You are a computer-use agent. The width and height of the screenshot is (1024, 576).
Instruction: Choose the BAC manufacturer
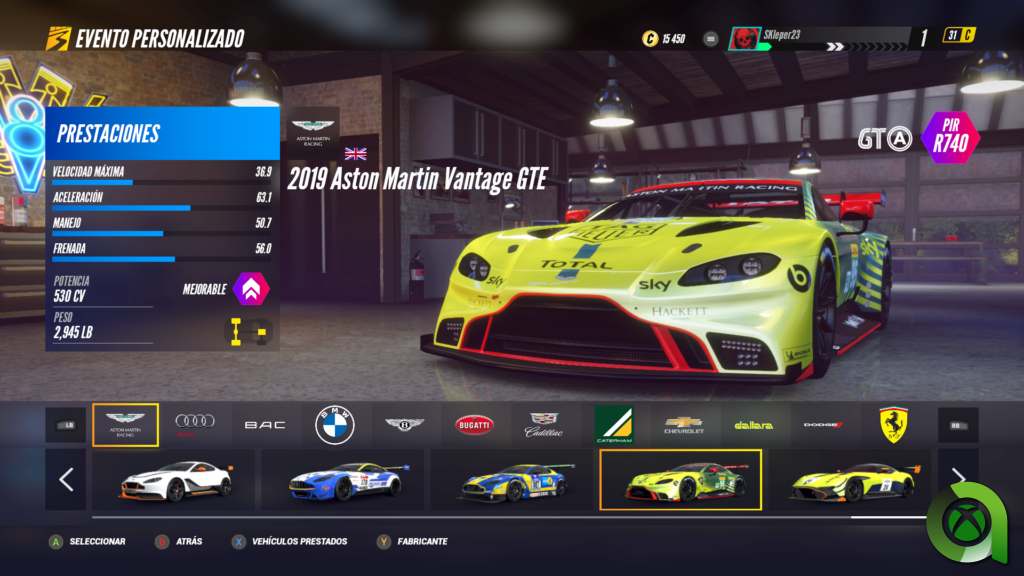(x=265, y=425)
